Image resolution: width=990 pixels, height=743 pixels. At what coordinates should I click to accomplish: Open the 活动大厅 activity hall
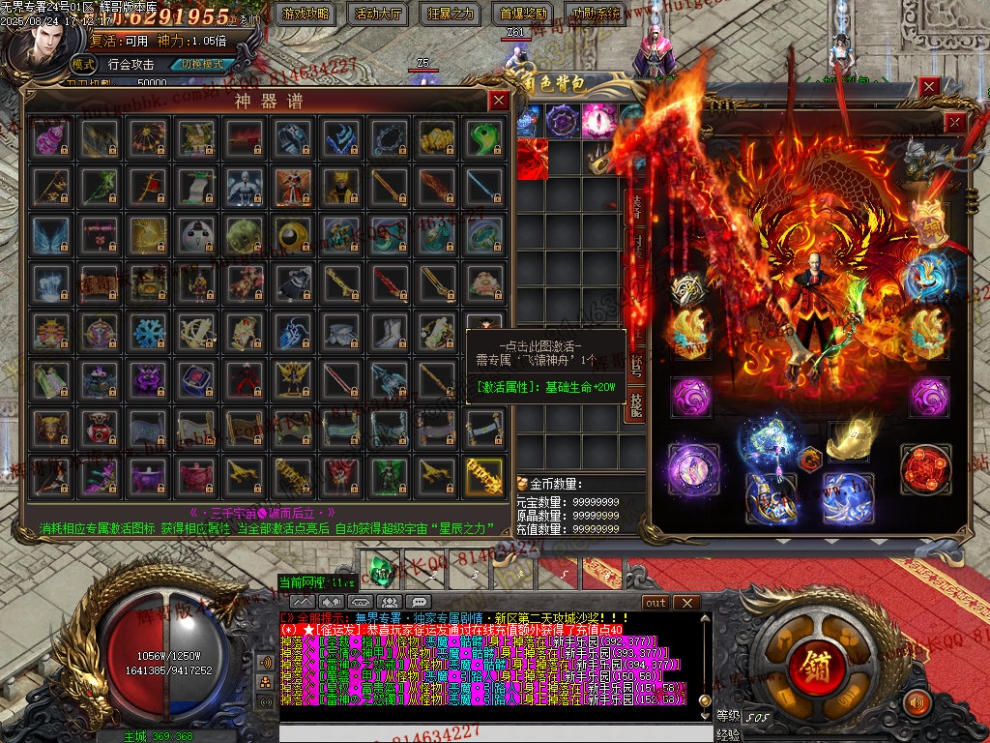tap(379, 14)
